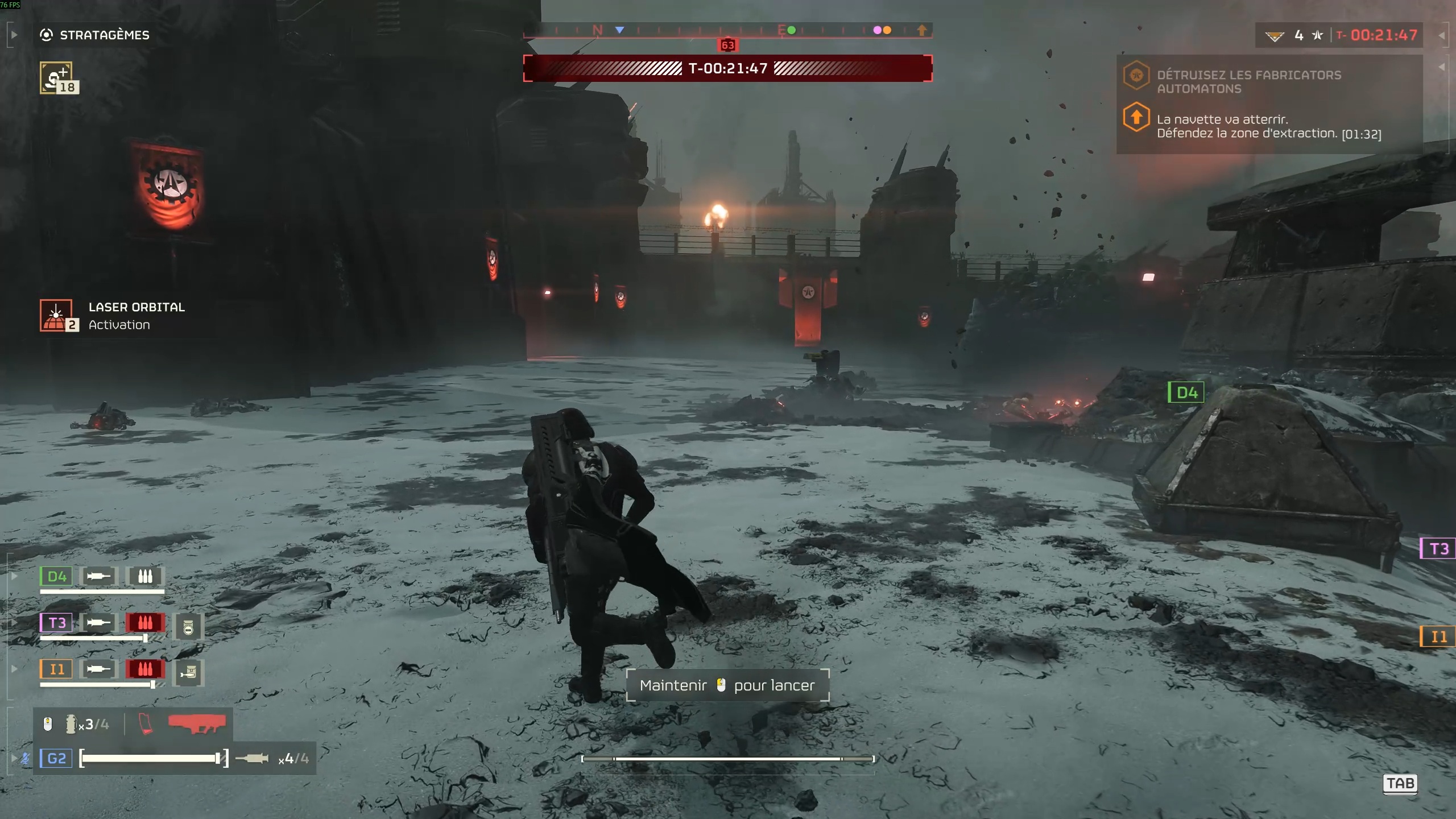Click the extraction shuttle objective entry

(1268, 126)
